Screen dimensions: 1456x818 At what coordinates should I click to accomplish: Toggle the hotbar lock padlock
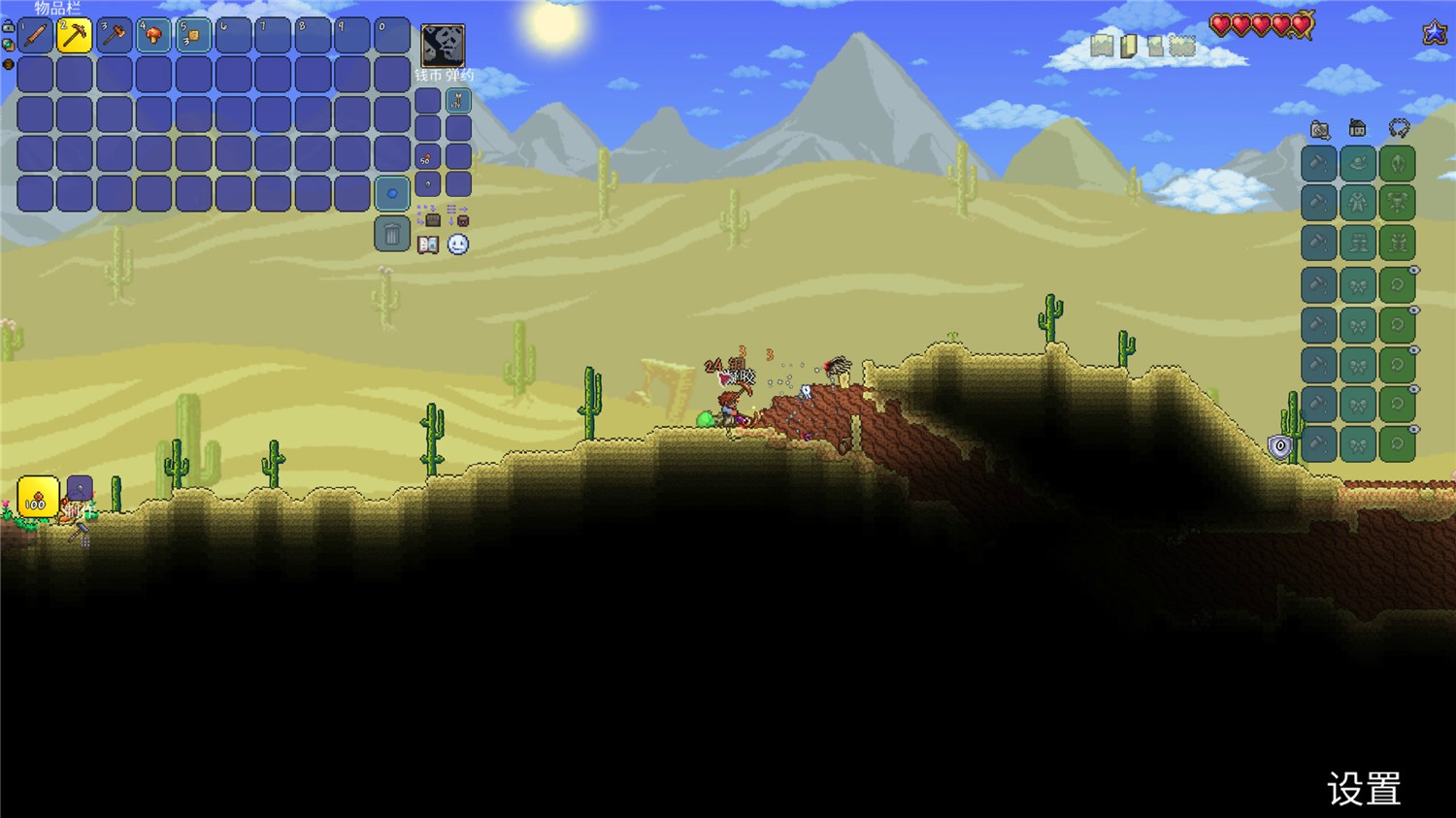pos(8,27)
